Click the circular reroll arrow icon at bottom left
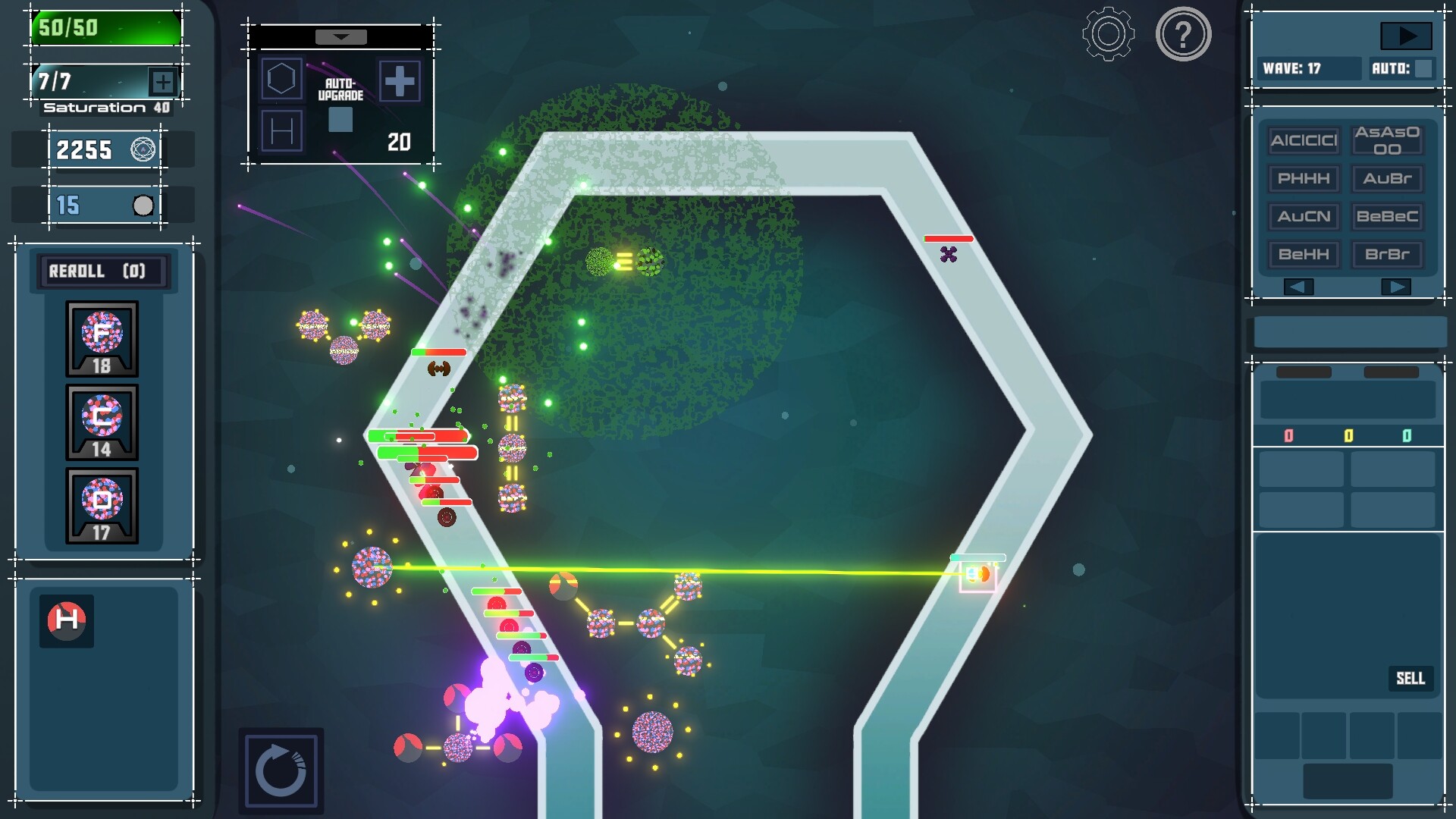Screen dimensions: 1456x819 tap(282, 769)
